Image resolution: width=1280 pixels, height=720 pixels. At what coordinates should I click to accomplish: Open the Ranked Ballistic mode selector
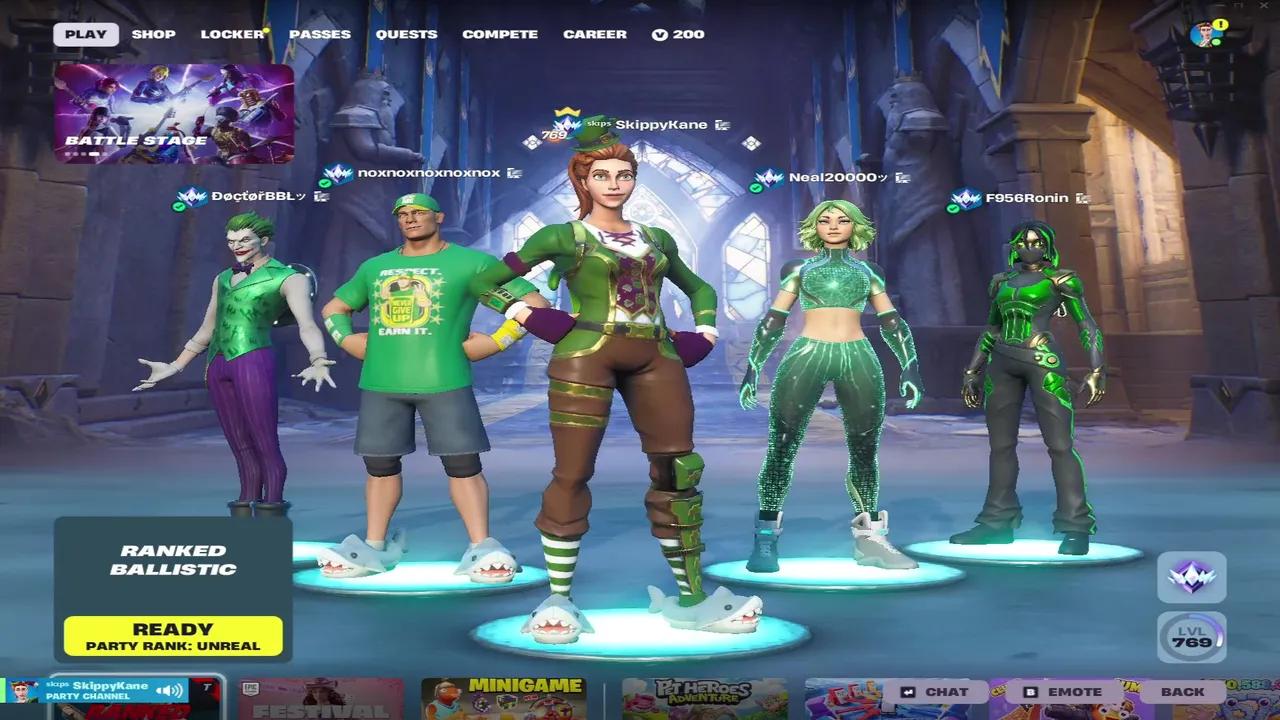tap(172, 561)
